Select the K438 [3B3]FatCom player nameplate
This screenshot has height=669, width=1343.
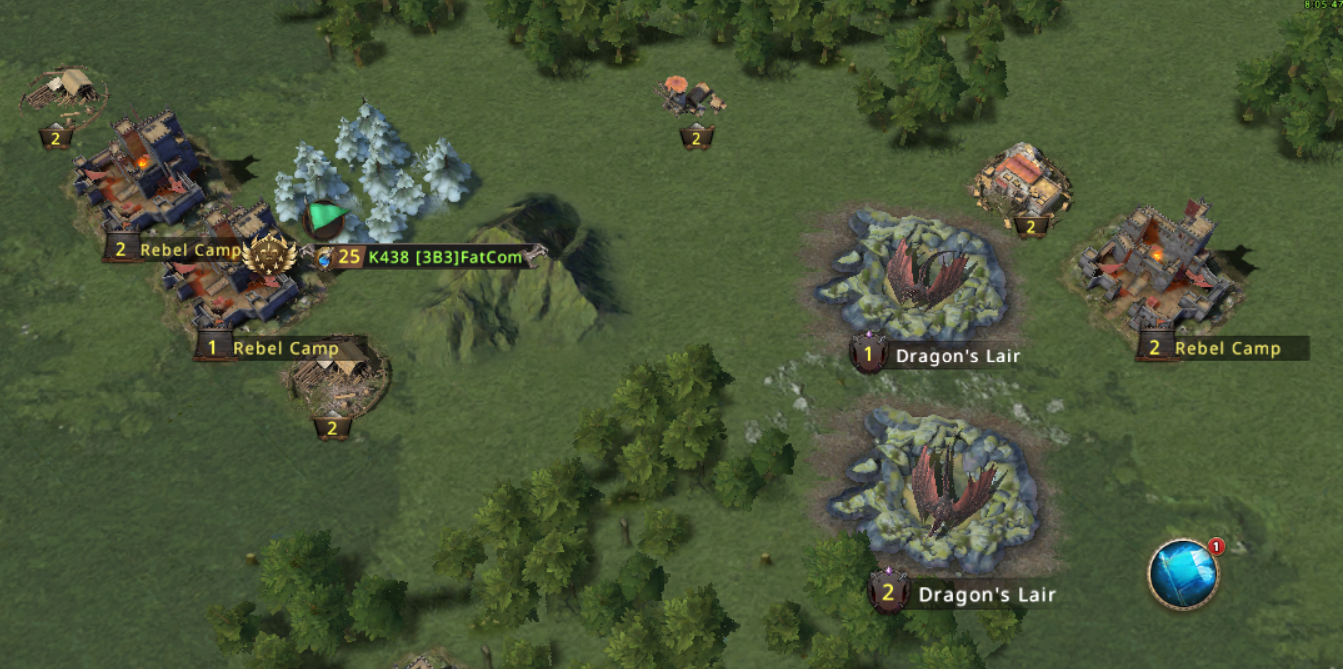point(430,257)
